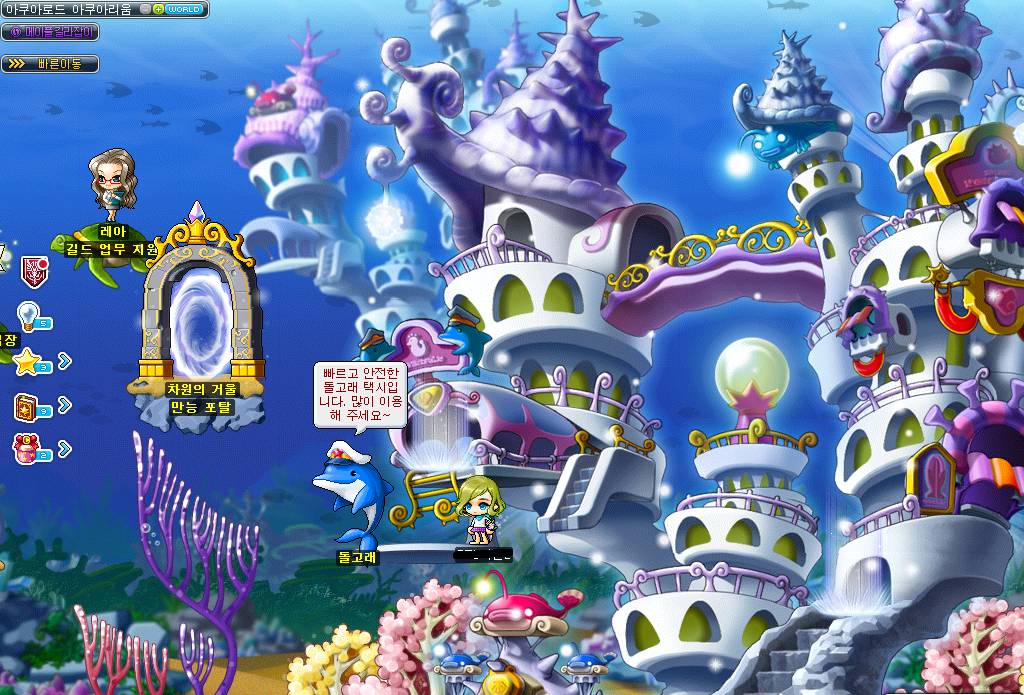Screen dimensions: 1024x695
Task: Open the 메이플길라잡이 guide button
Action: 50,32
